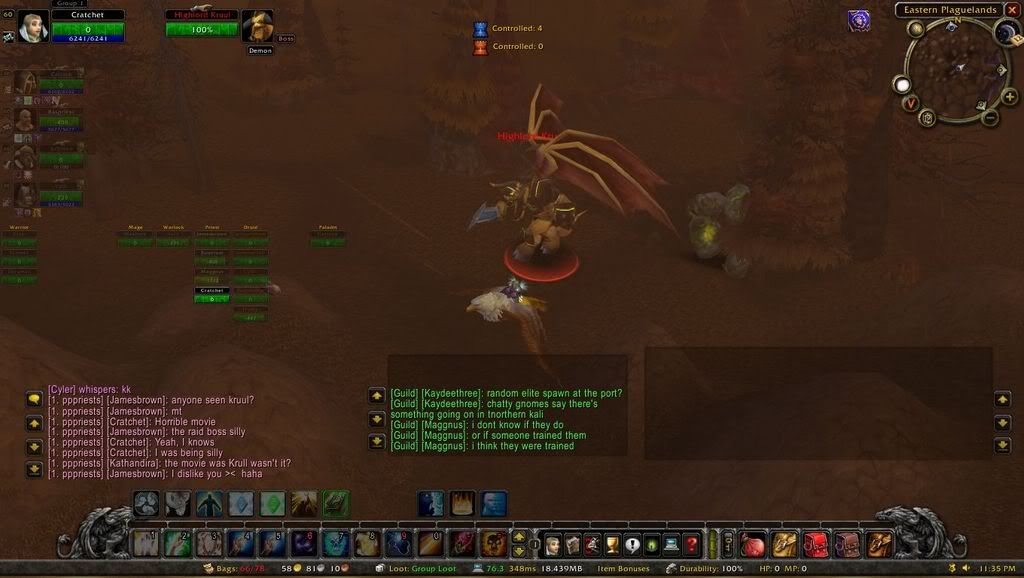Screen dimensions: 1024x578
Task: Open the red question mark help menu
Action: [692, 544]
